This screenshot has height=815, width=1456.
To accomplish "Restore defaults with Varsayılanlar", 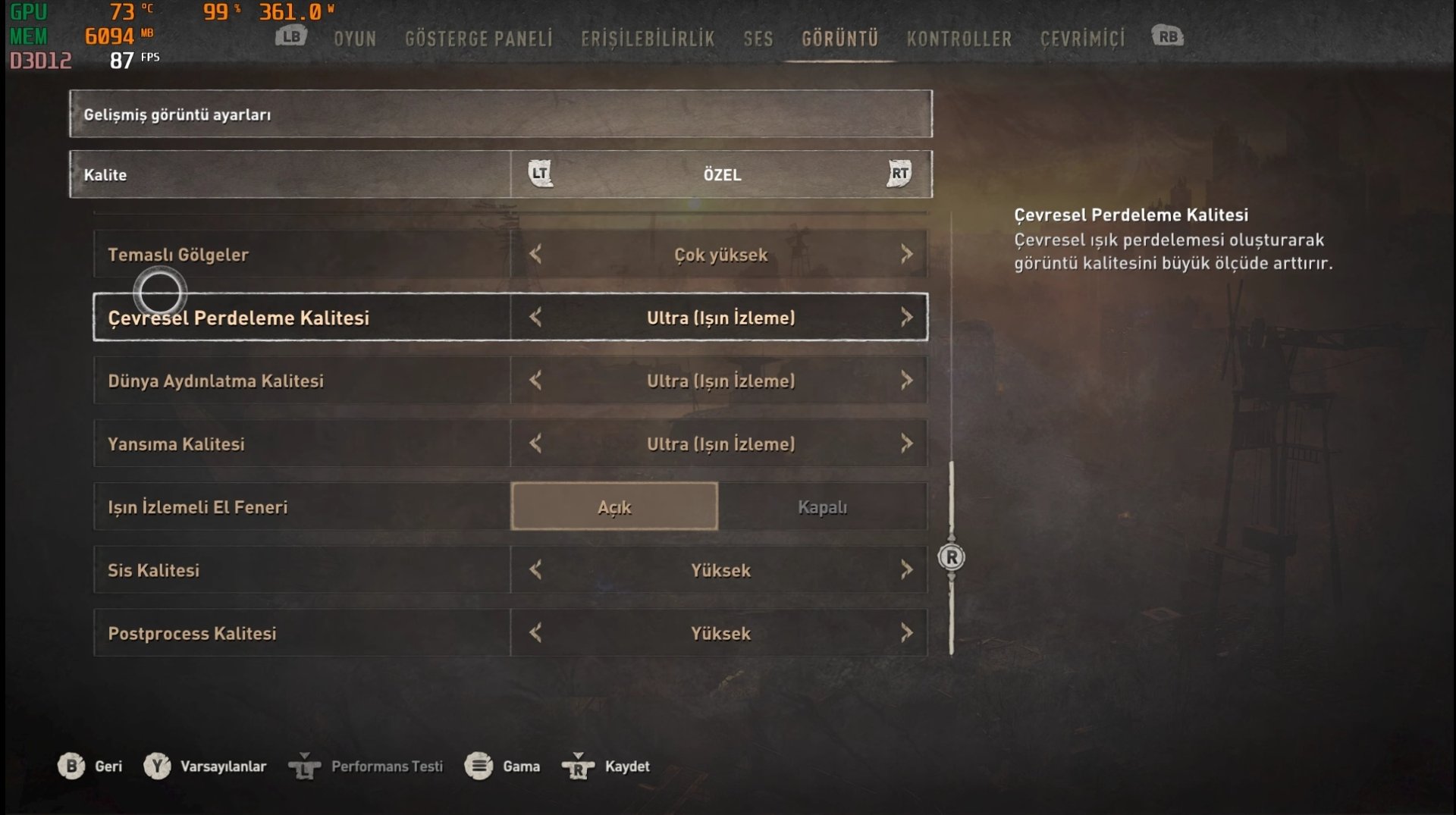I will (x=206, y=766).
